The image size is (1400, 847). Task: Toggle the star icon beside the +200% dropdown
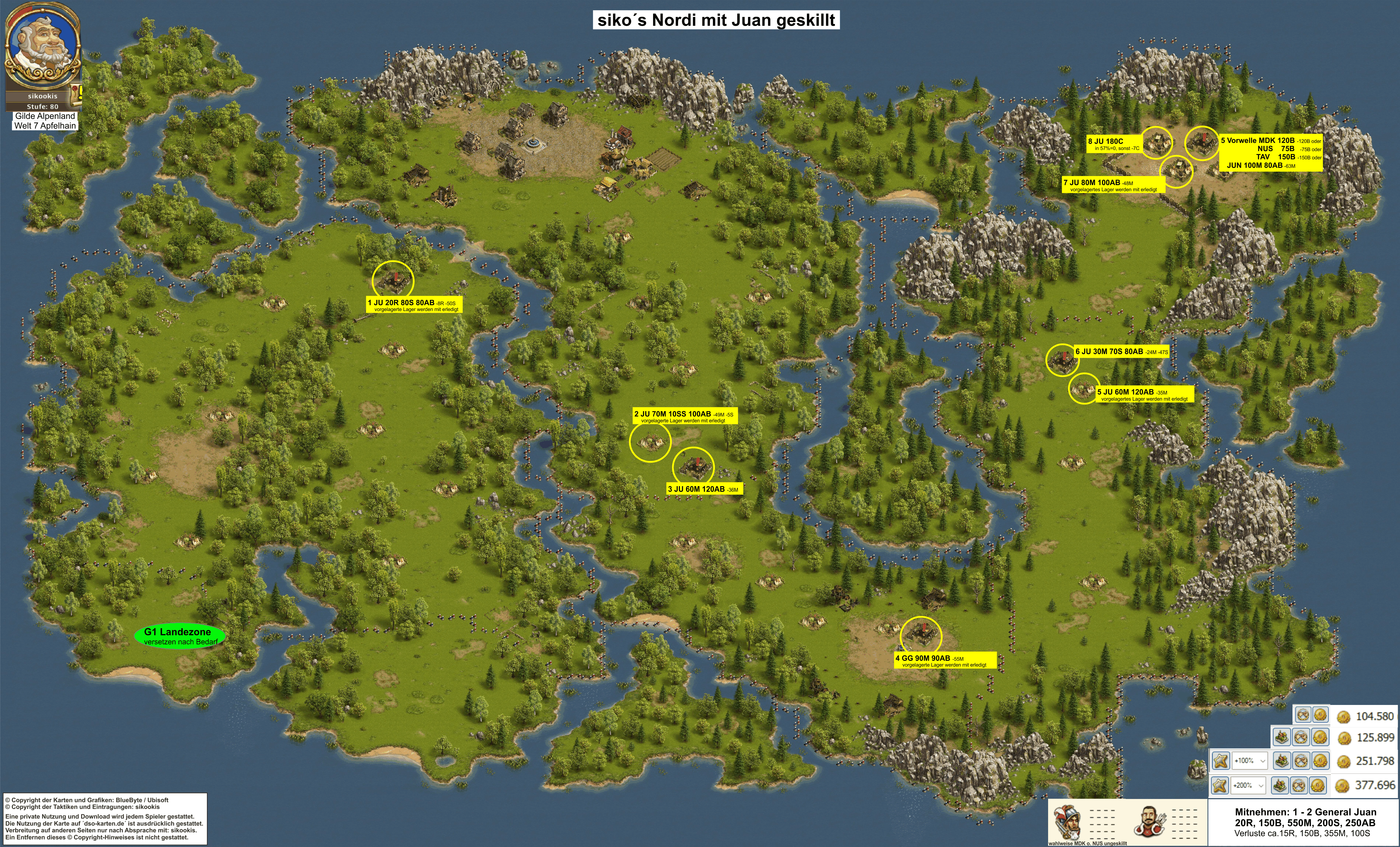point(1220,786)
